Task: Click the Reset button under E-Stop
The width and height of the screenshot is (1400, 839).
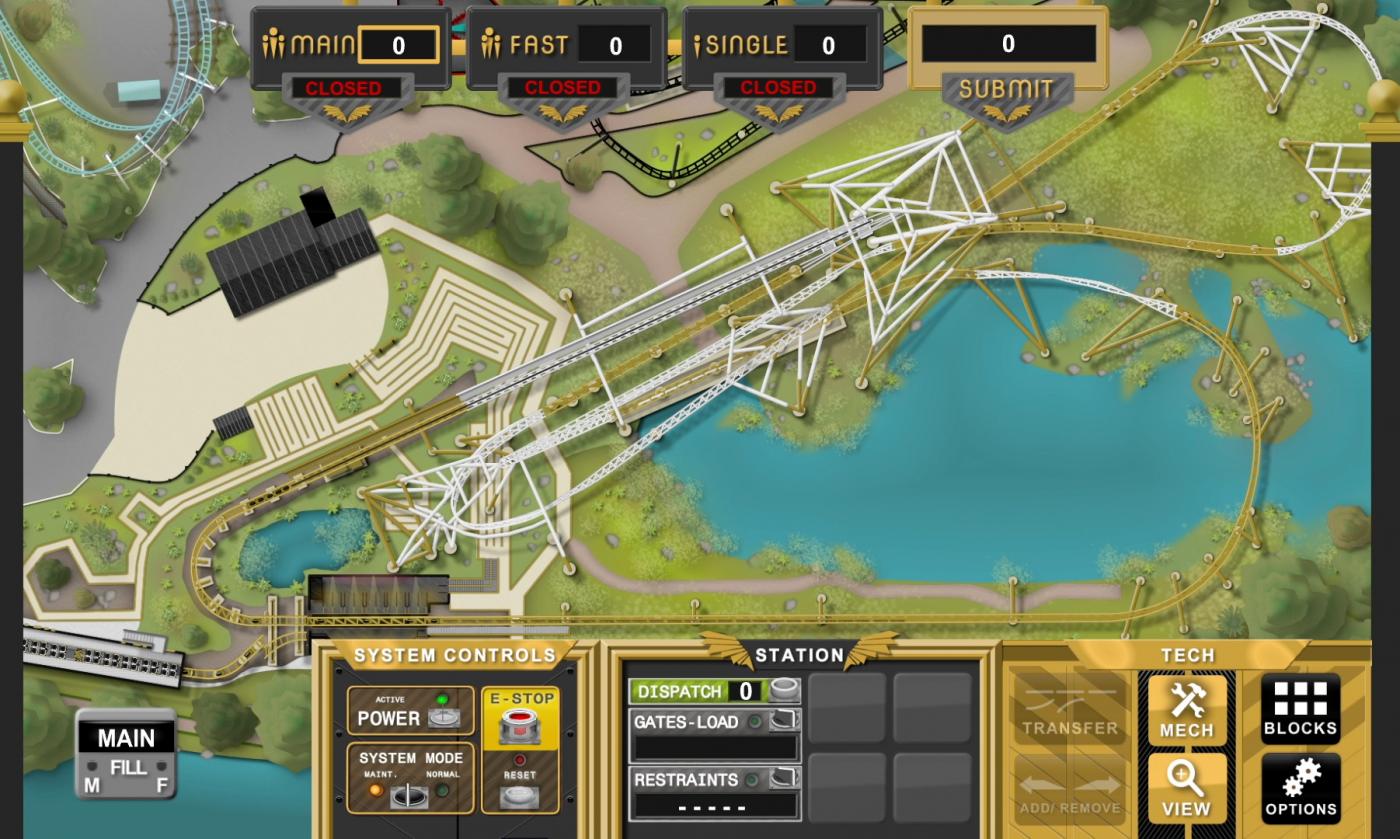Action: 519,795
